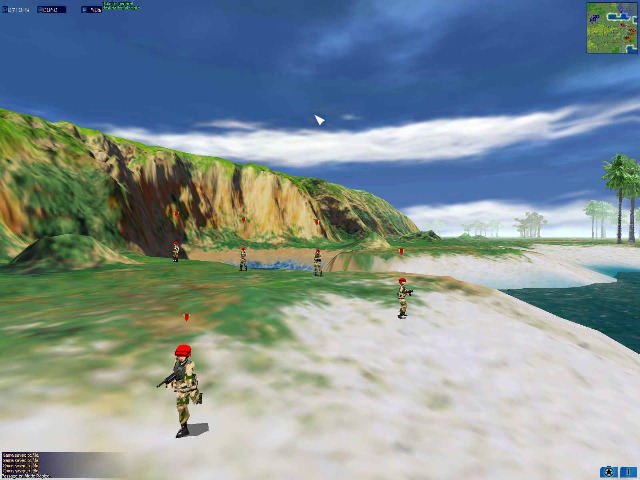Open the star emblem button
This screenshot has height=480, width=640.
608,471
